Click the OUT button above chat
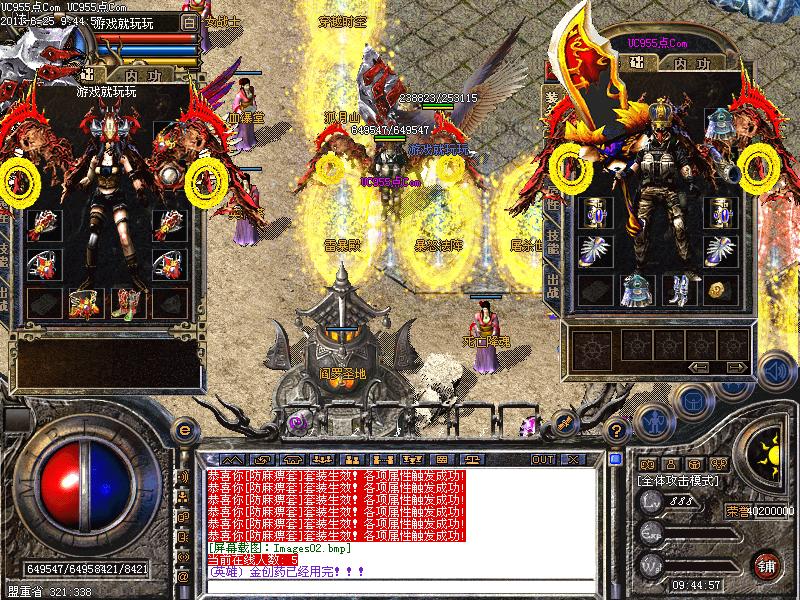Screen dimensions: 800x600 [543, 460]
